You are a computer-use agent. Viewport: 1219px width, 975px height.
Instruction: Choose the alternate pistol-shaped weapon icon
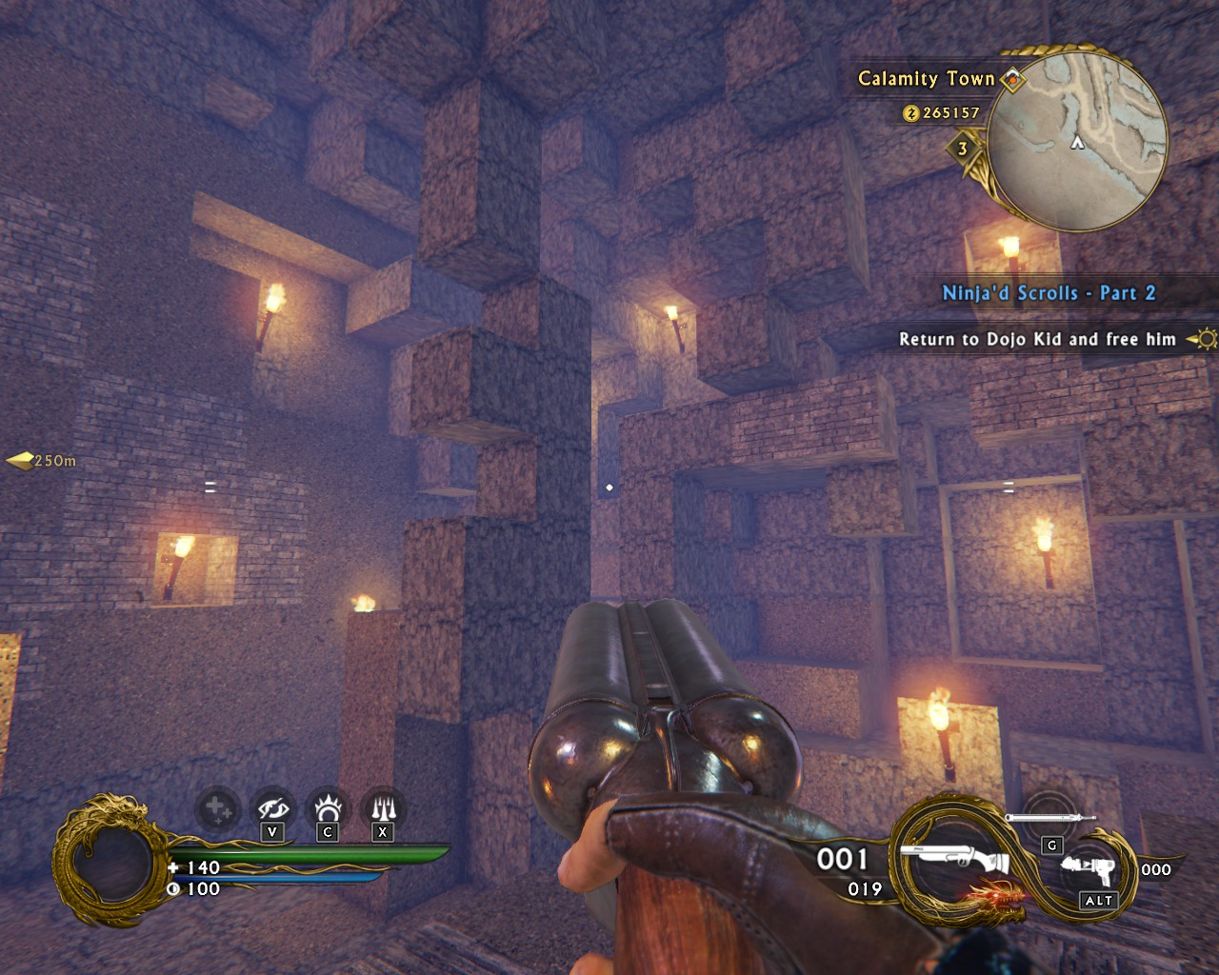pos(1093,867)
